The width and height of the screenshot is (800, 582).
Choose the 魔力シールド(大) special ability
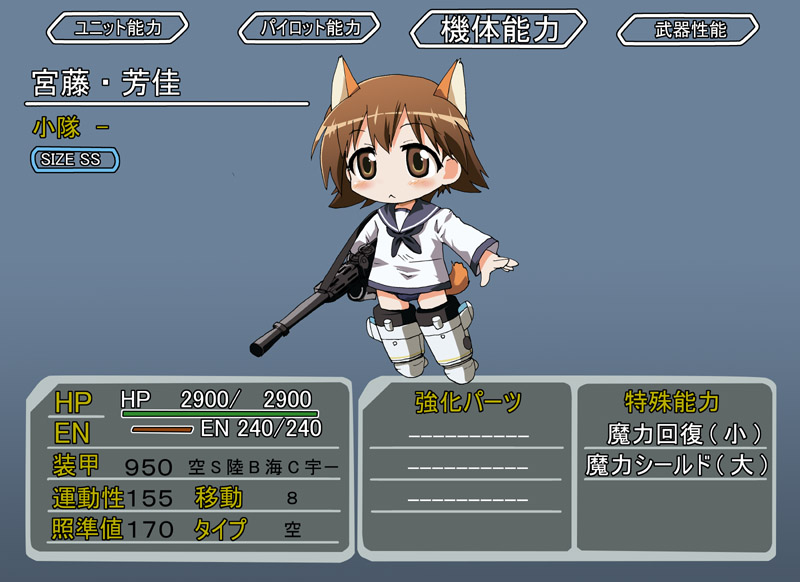coord(676,465)
